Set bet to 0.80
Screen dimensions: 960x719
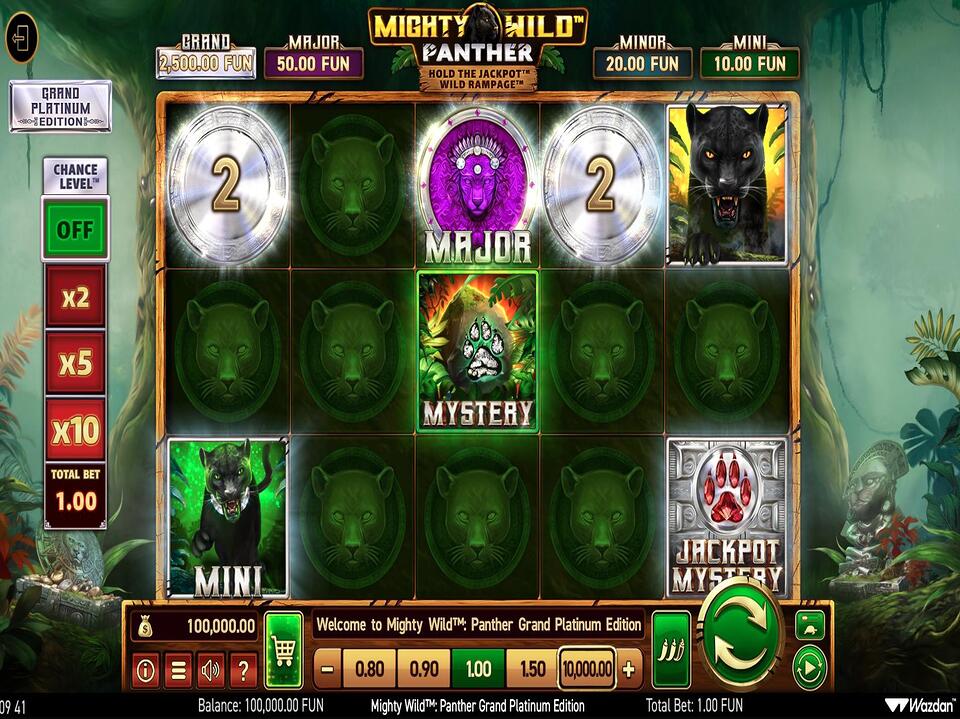coord(369,669)
